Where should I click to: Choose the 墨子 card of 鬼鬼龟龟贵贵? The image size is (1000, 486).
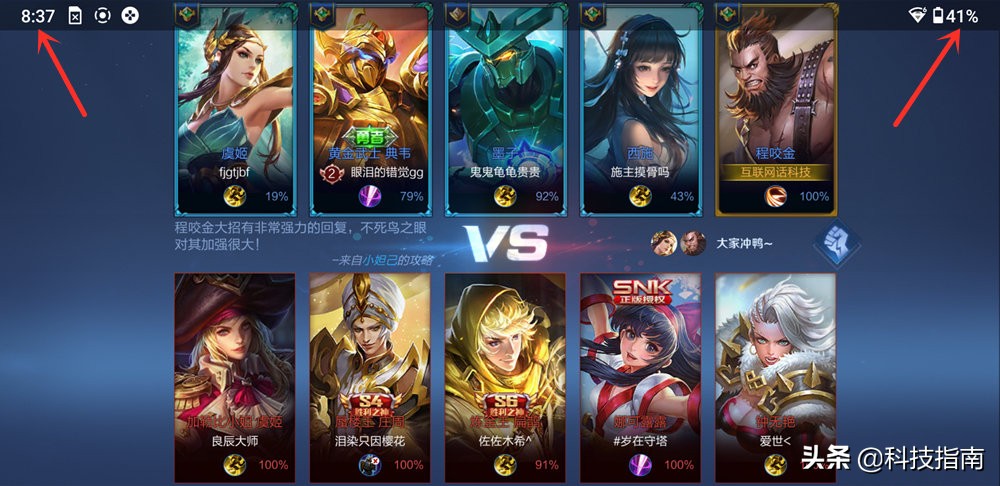pos(506,110)
